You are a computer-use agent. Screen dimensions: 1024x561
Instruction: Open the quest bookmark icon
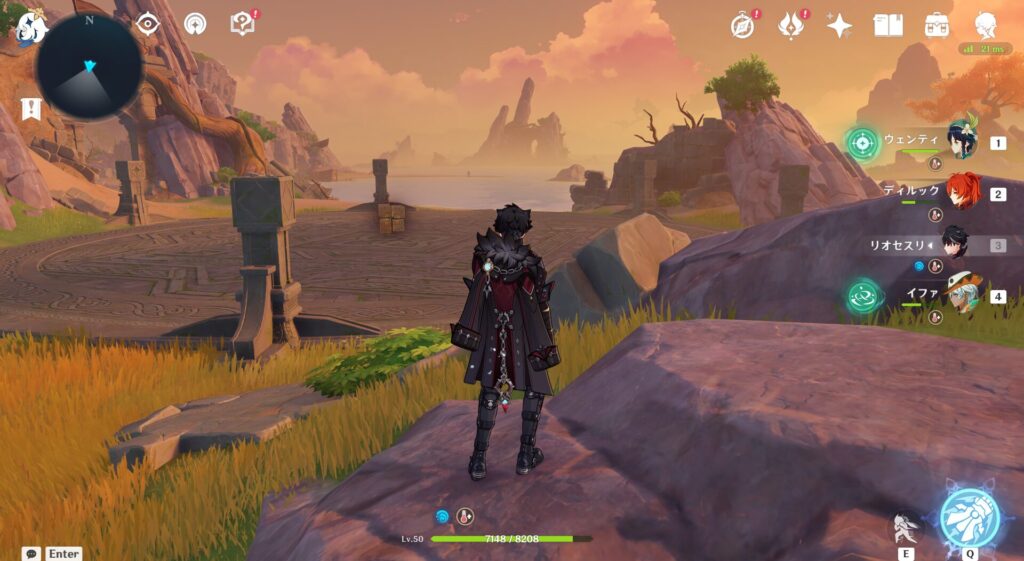tap(31, 108)
